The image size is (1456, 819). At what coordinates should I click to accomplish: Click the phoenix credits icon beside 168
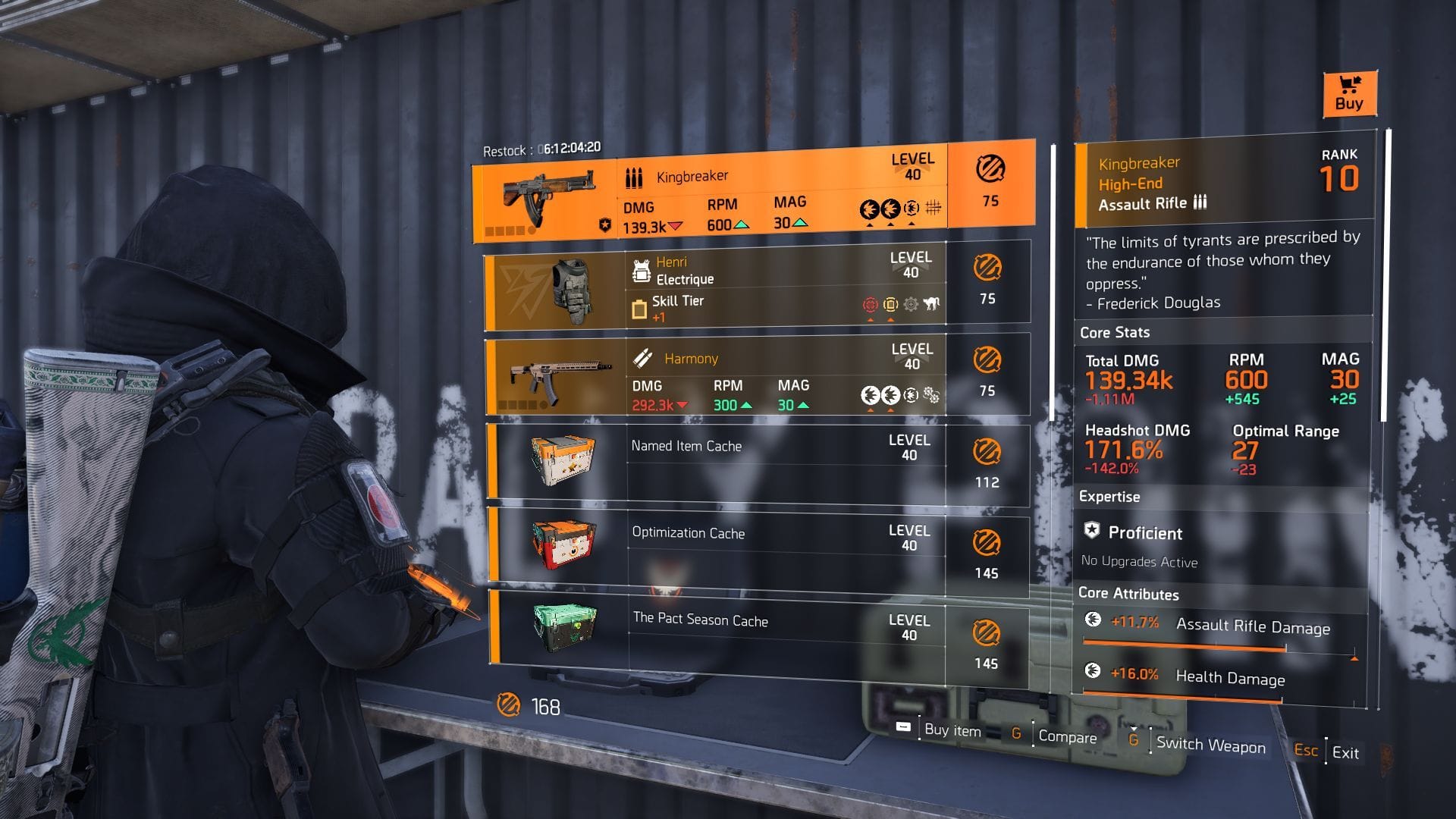(x=508, y=708)
